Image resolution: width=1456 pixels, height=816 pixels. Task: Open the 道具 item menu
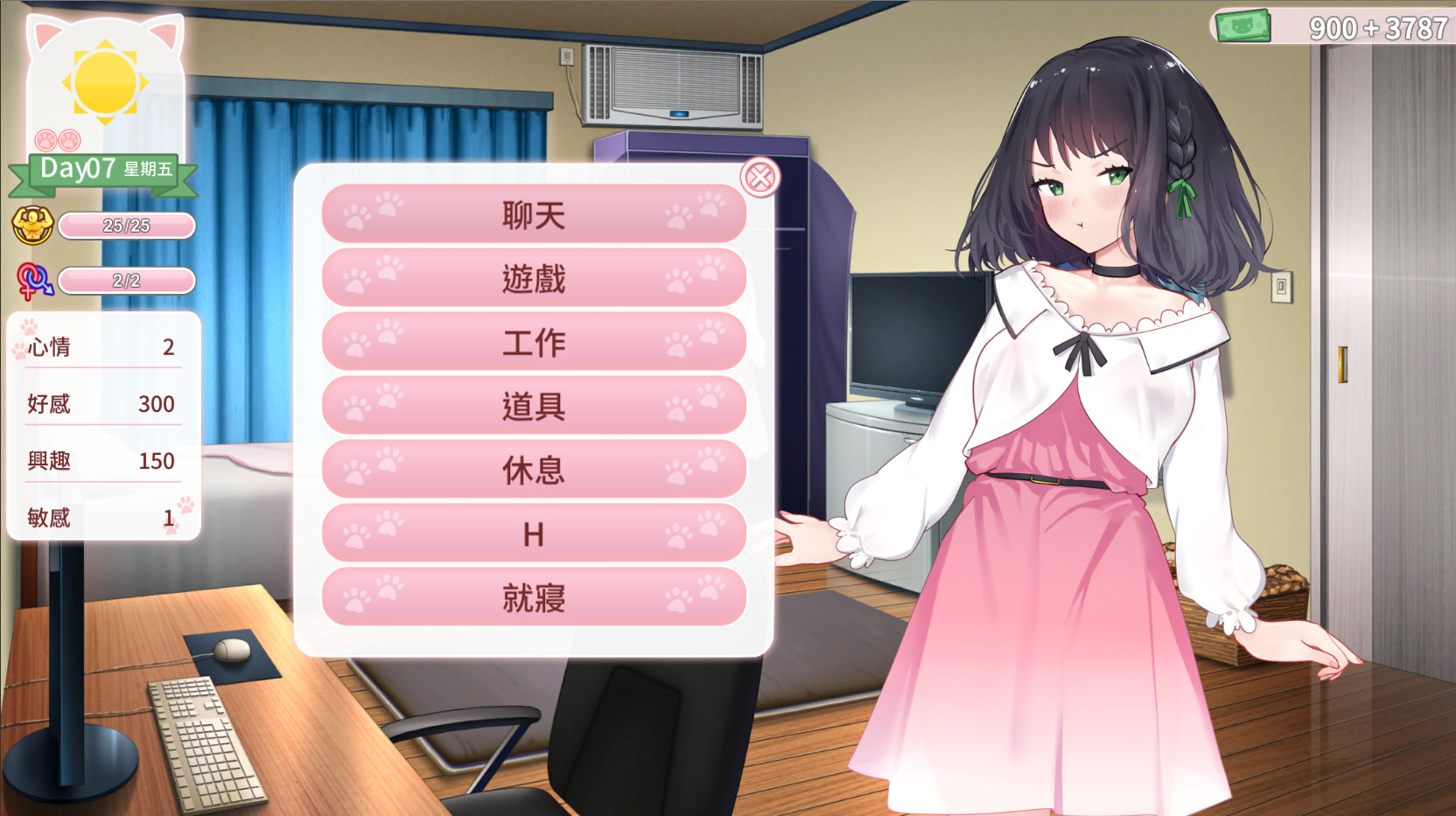click(x=534, y=404)
